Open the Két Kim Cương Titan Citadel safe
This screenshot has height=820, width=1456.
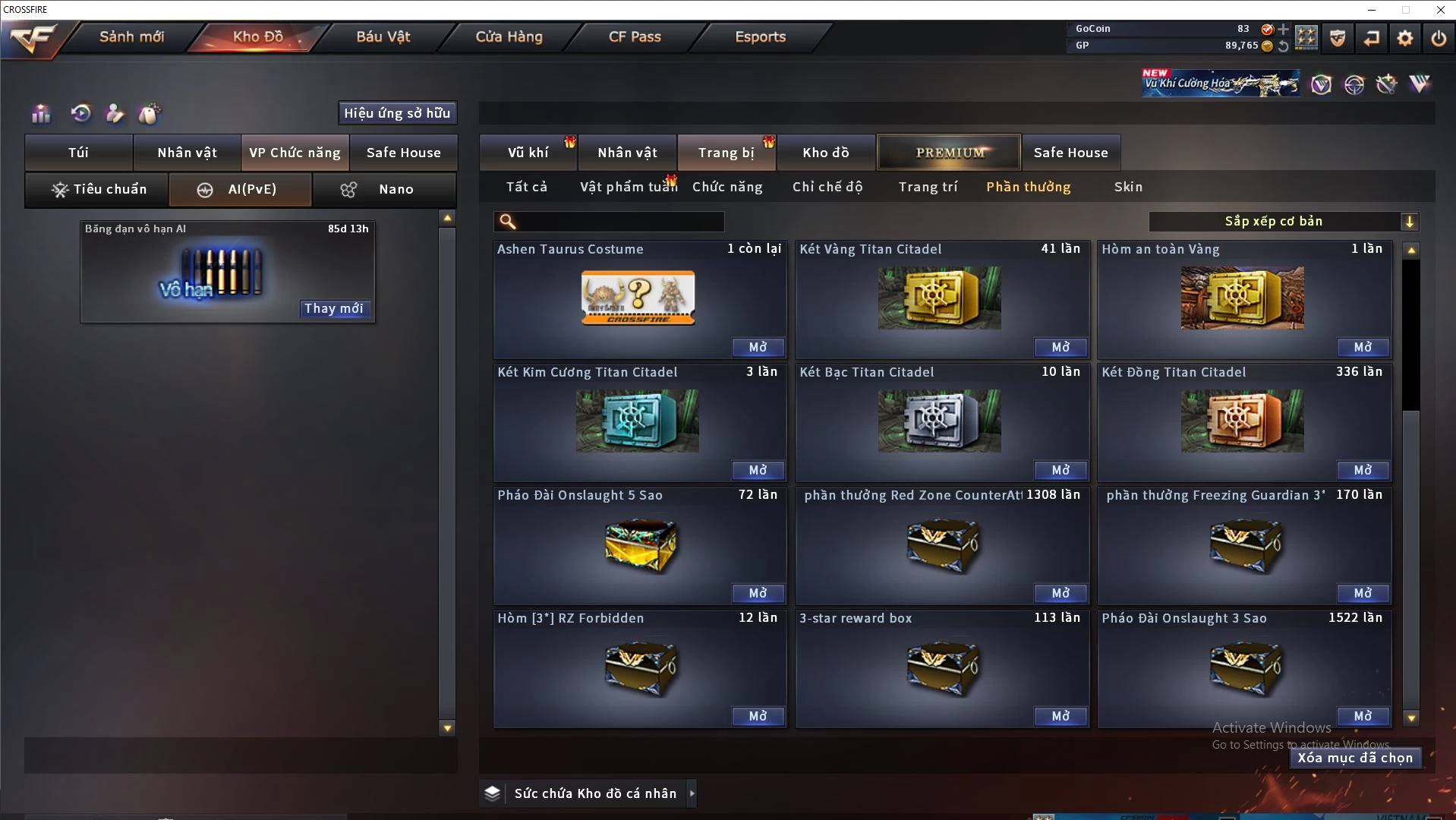click(x=758, y=470)
